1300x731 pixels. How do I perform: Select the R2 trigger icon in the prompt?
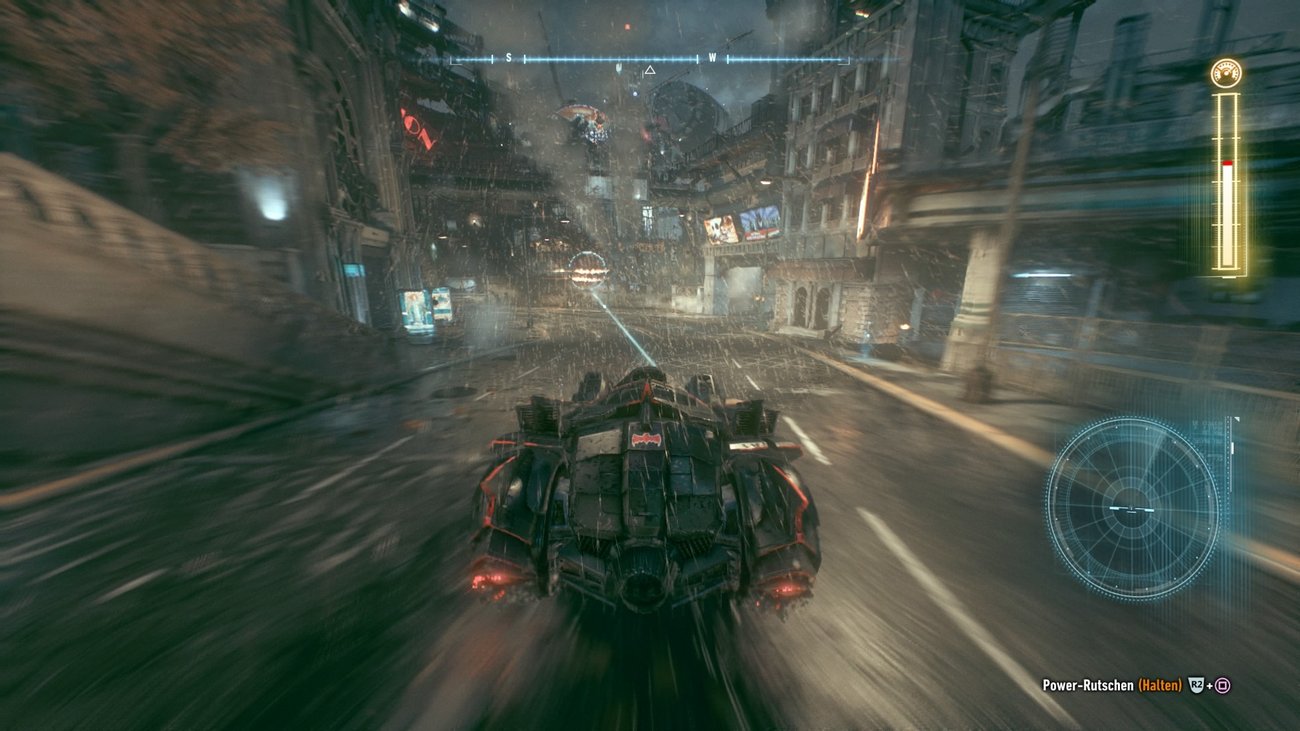1195,684
